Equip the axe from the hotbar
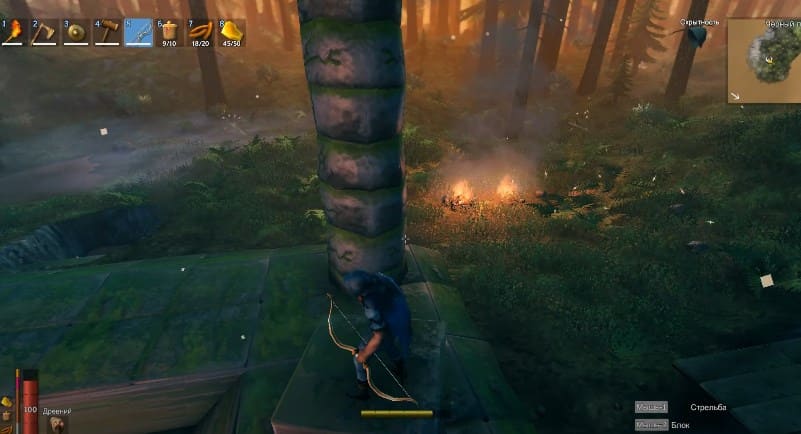The image size is (801, 434). pos(46,33)
